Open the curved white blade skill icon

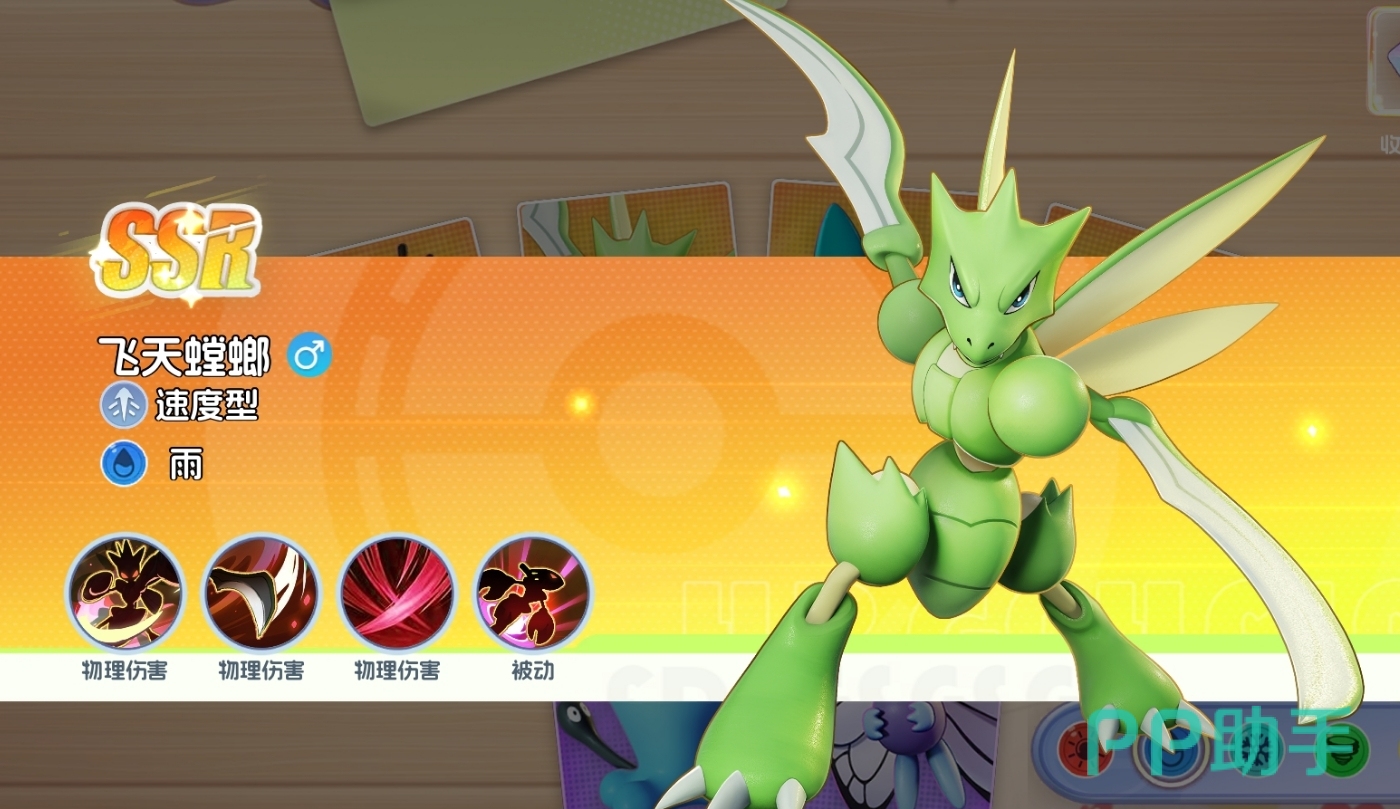coord(261,593)
